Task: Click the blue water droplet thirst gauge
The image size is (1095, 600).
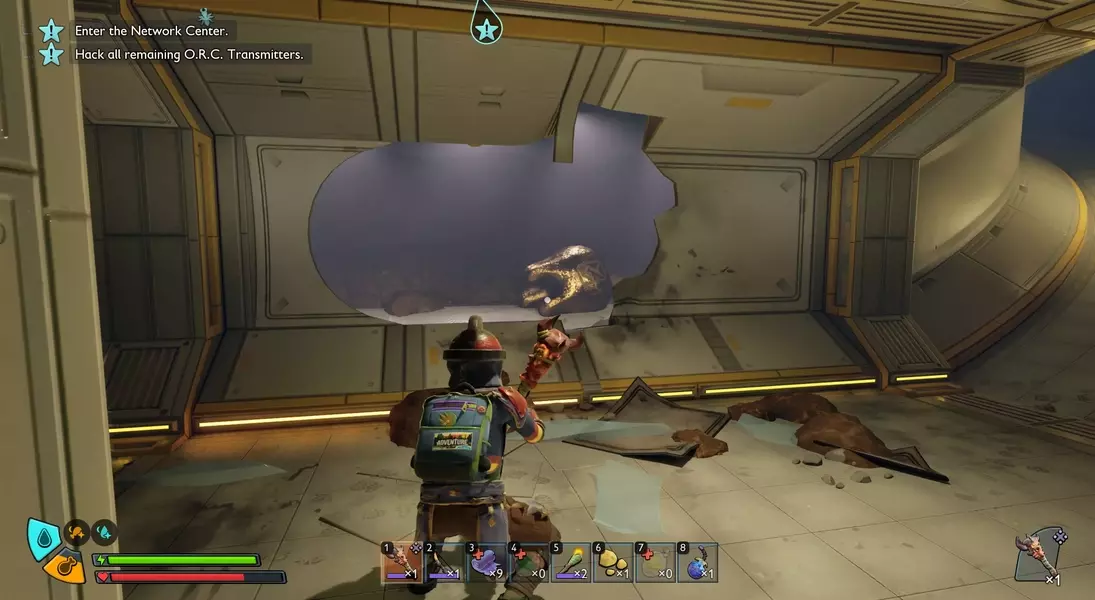Action: 43,536
